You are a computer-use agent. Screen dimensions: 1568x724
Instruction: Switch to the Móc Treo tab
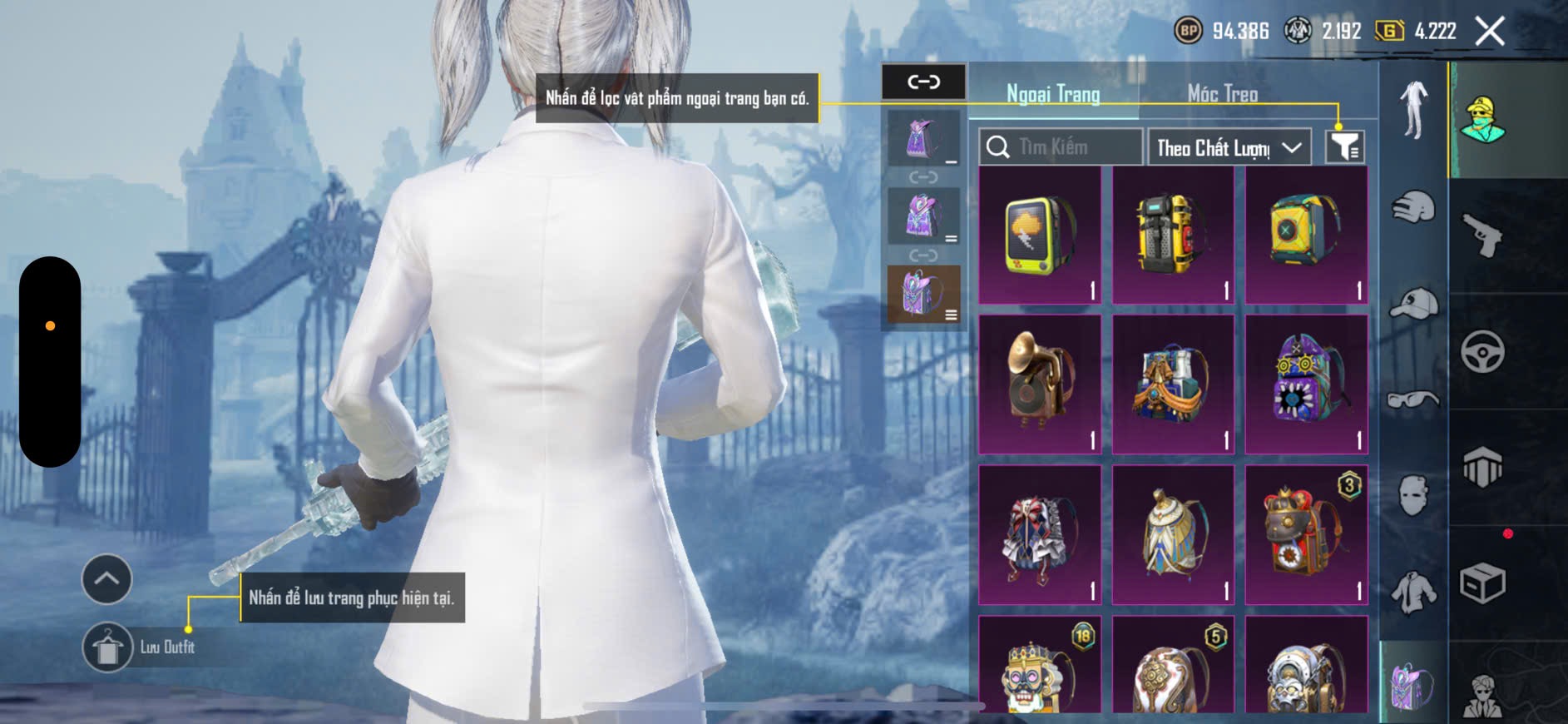(1222, 94)
